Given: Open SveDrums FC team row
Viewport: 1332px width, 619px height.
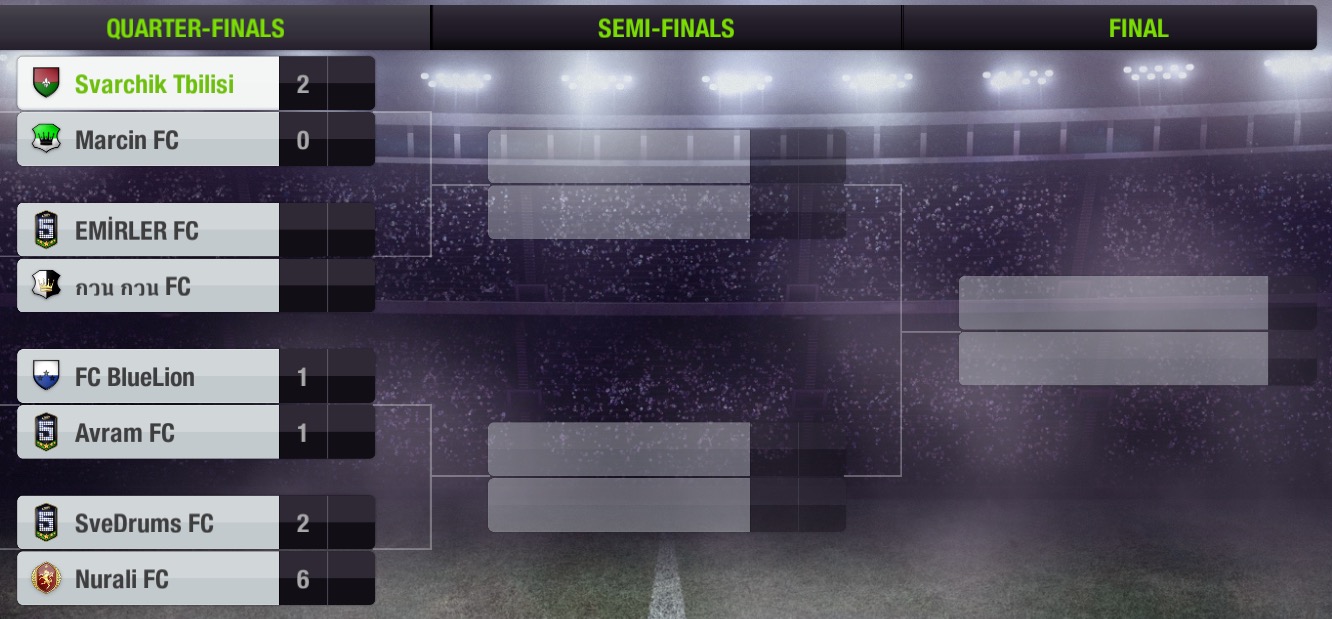Looking at the screenshot, I should [x=149, y=523].
